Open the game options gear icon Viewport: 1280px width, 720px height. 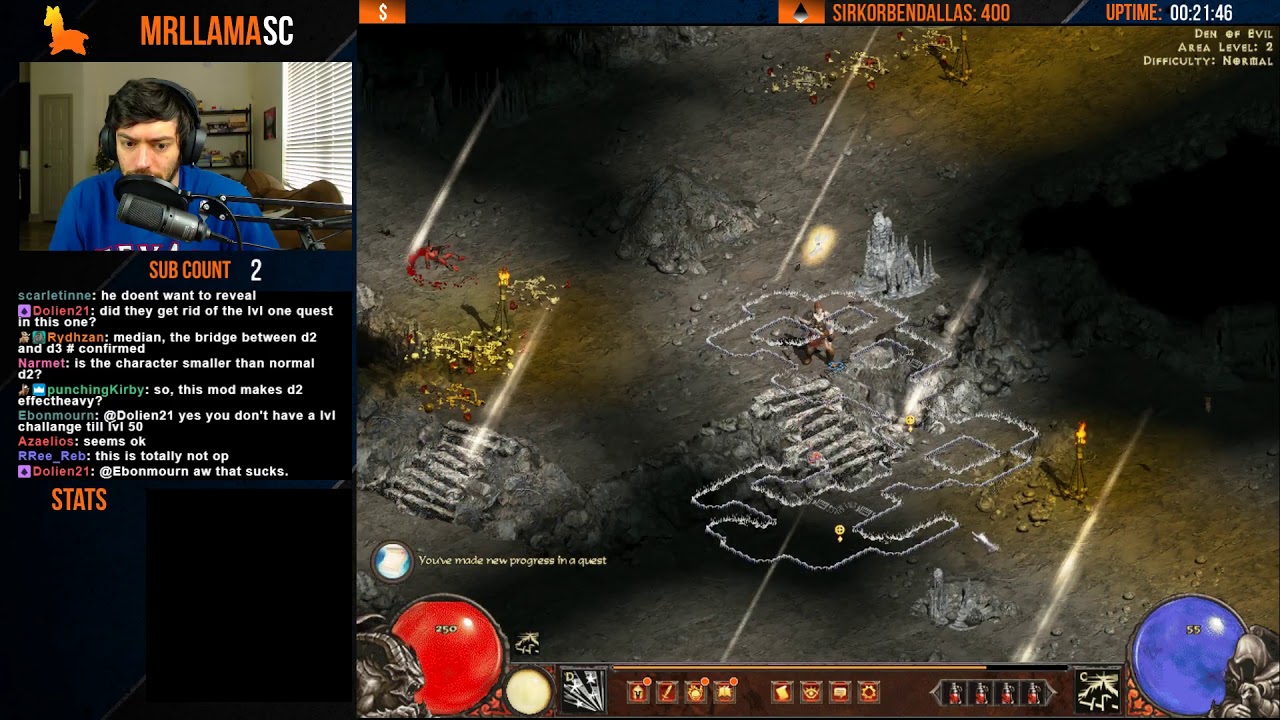pos(866,691)
